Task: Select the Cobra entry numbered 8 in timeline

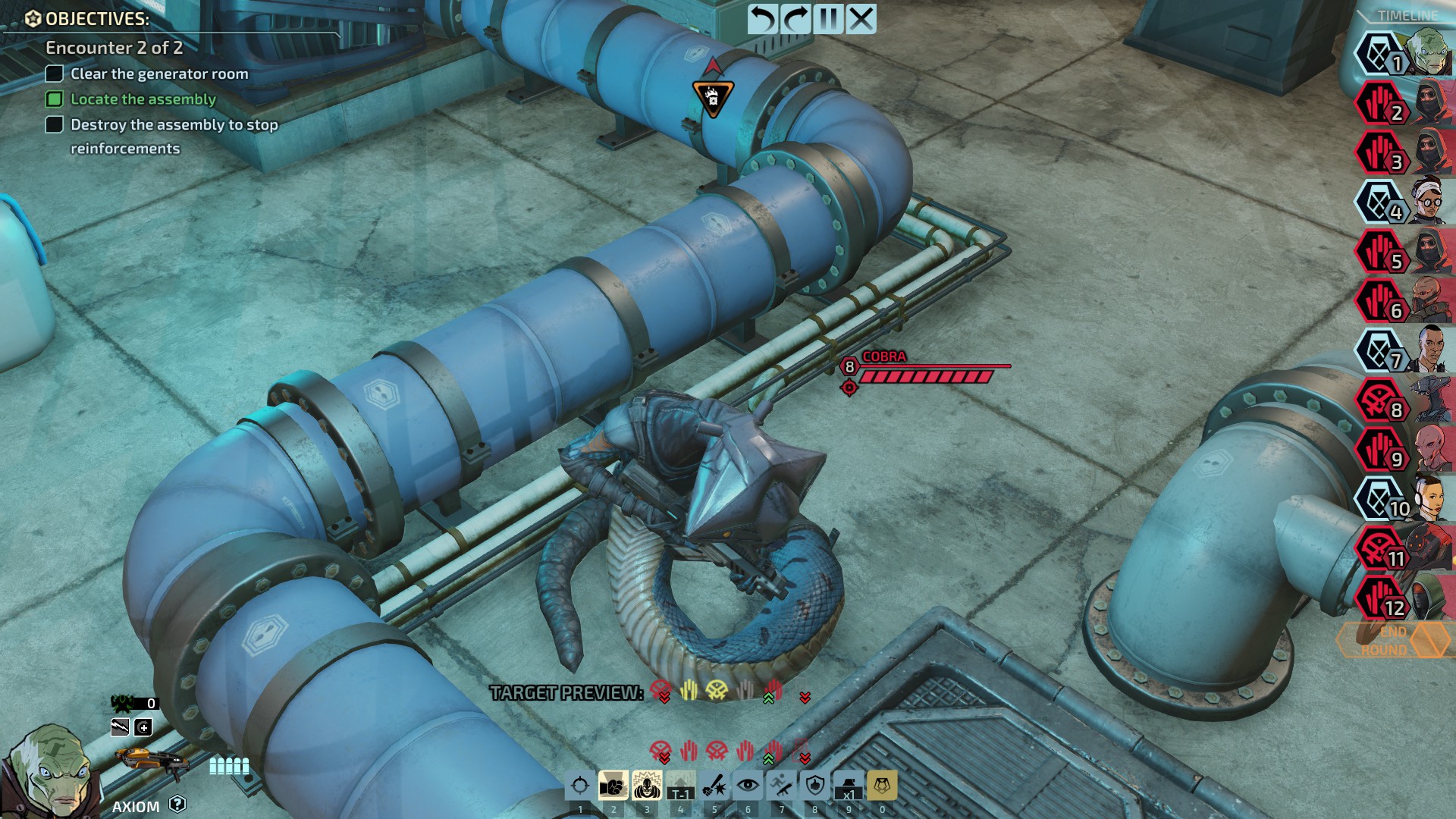Action: (x=1403, y=400)
